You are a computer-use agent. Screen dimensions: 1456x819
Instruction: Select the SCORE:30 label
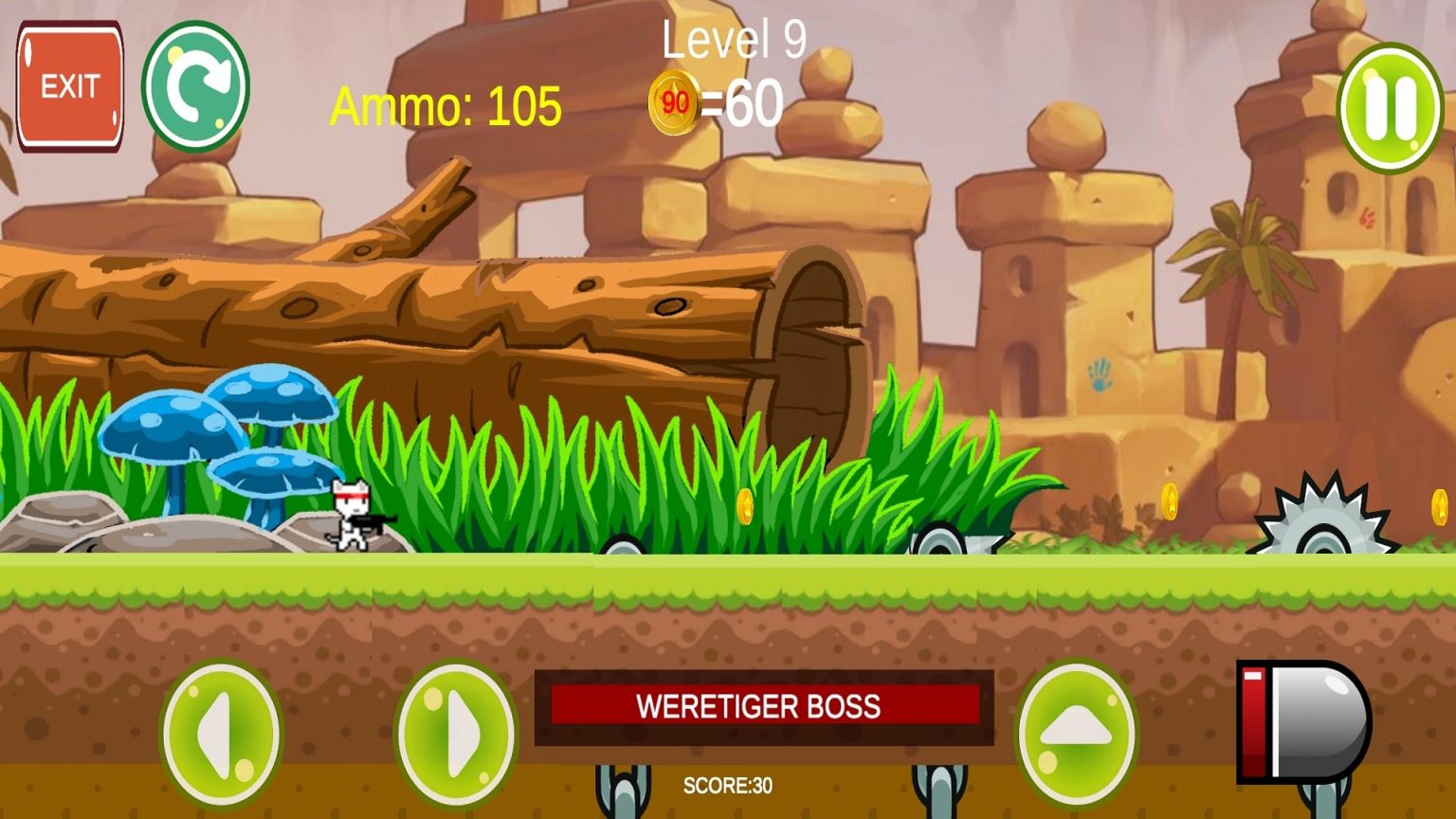(x=728, y=783)
